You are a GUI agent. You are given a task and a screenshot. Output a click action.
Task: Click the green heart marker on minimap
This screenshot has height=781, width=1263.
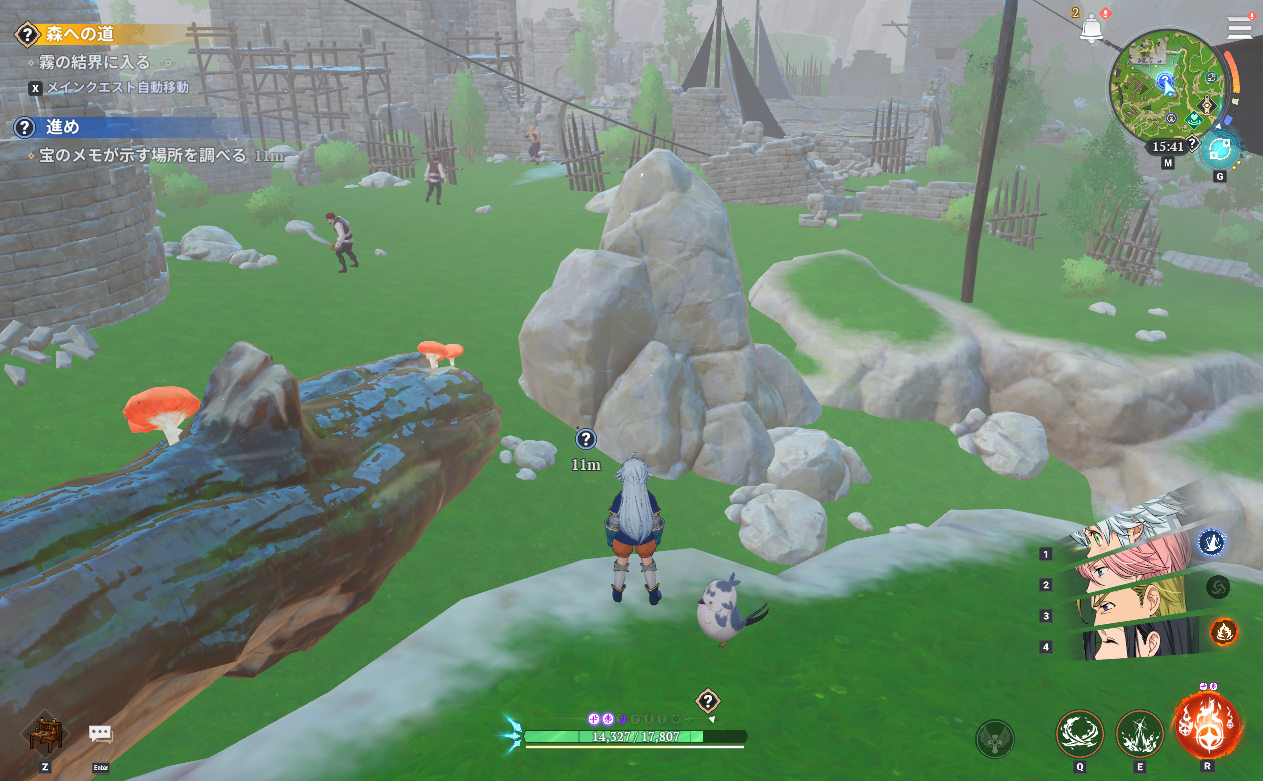1194,118
